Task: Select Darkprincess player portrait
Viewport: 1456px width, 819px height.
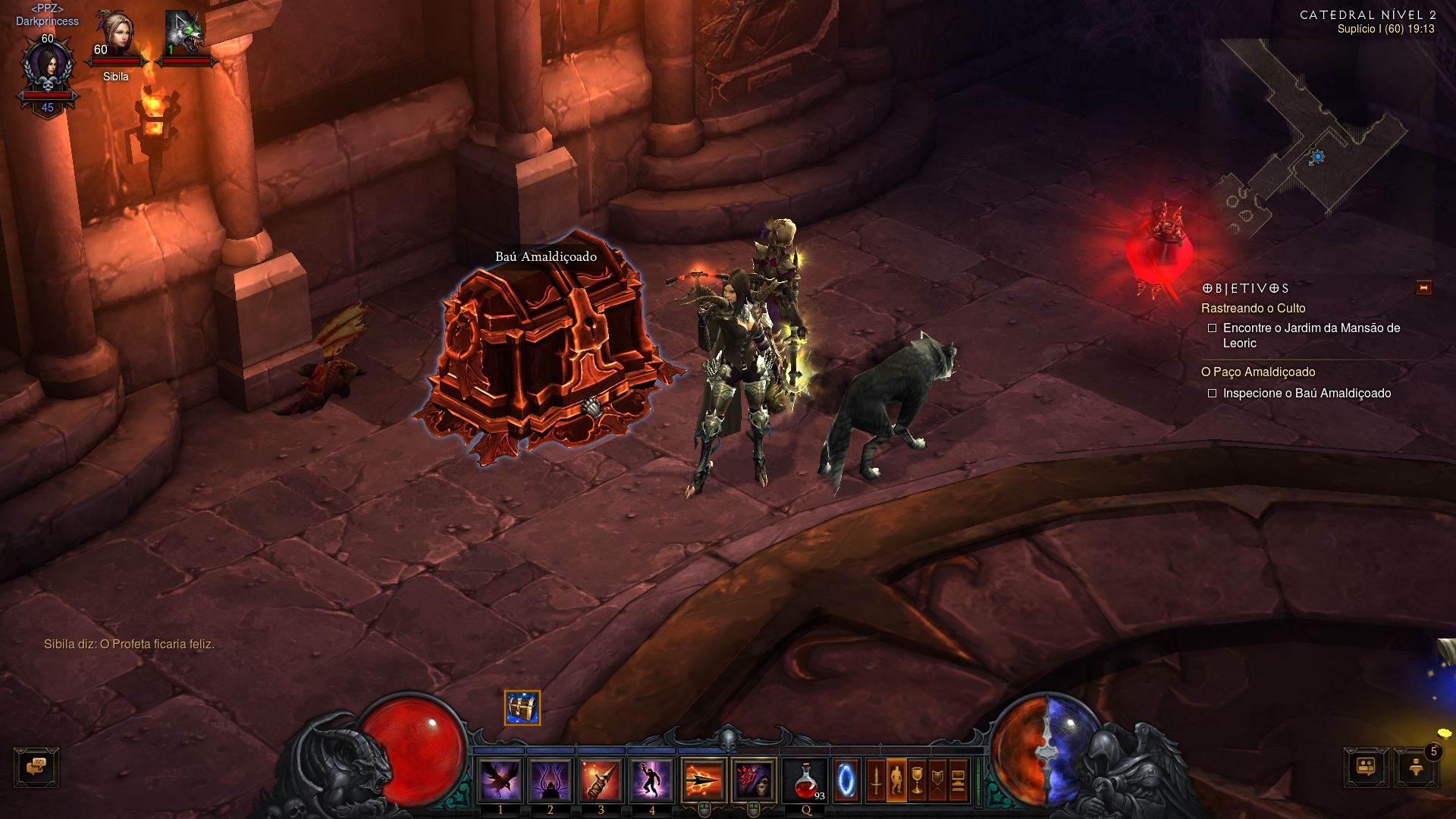Action: click(x=48, y=68)
